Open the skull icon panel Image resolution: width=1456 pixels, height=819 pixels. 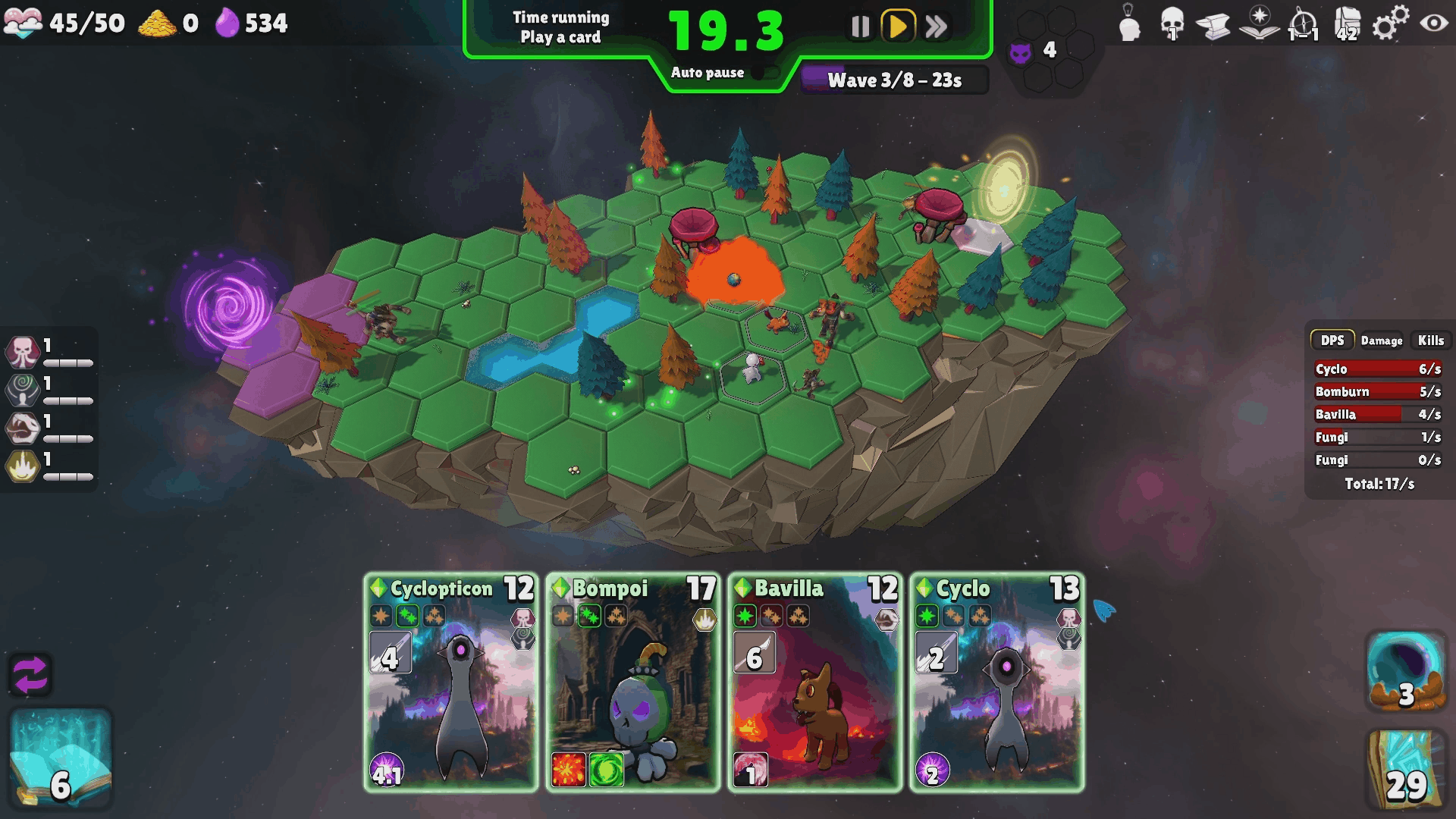pos(1172,23)
